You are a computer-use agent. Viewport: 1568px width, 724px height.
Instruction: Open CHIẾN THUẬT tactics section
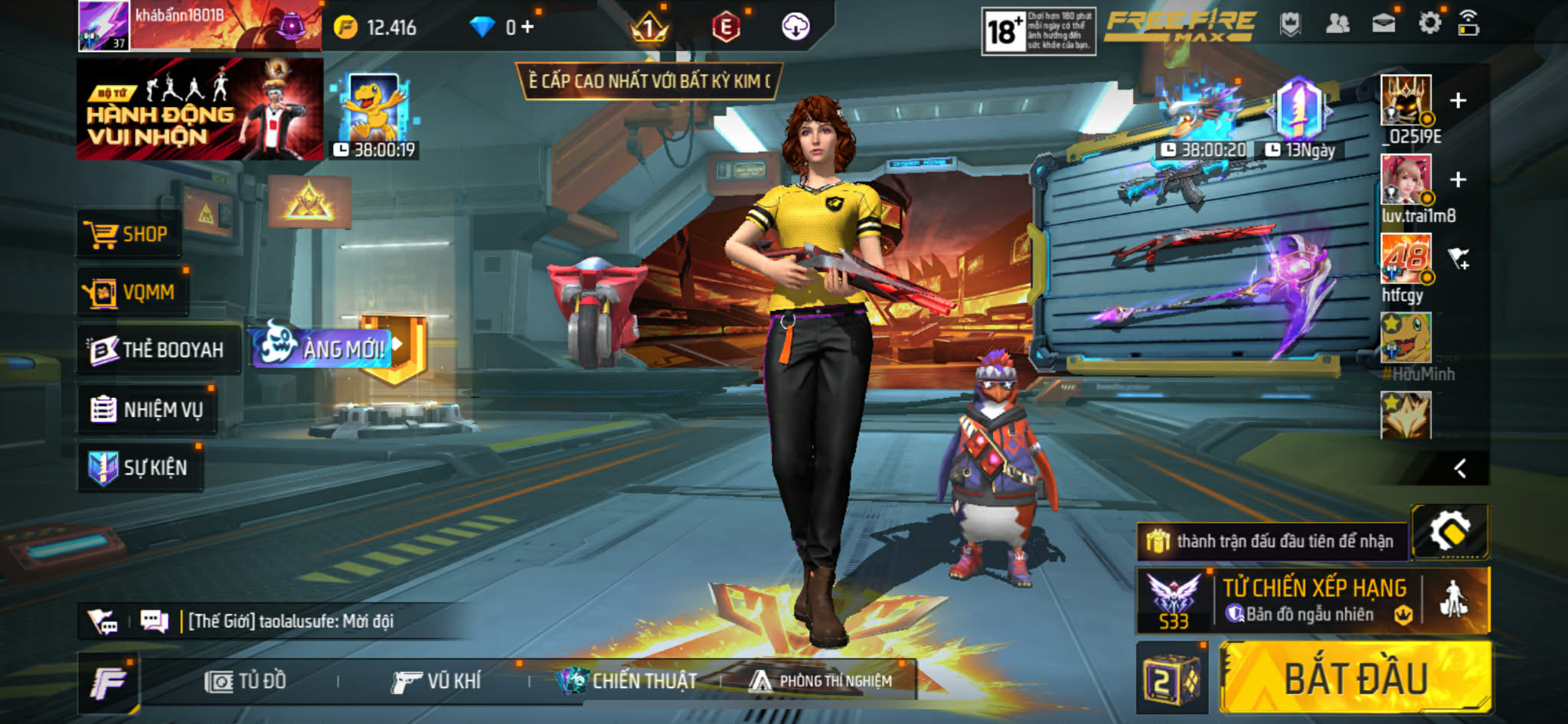pos(628,680)
